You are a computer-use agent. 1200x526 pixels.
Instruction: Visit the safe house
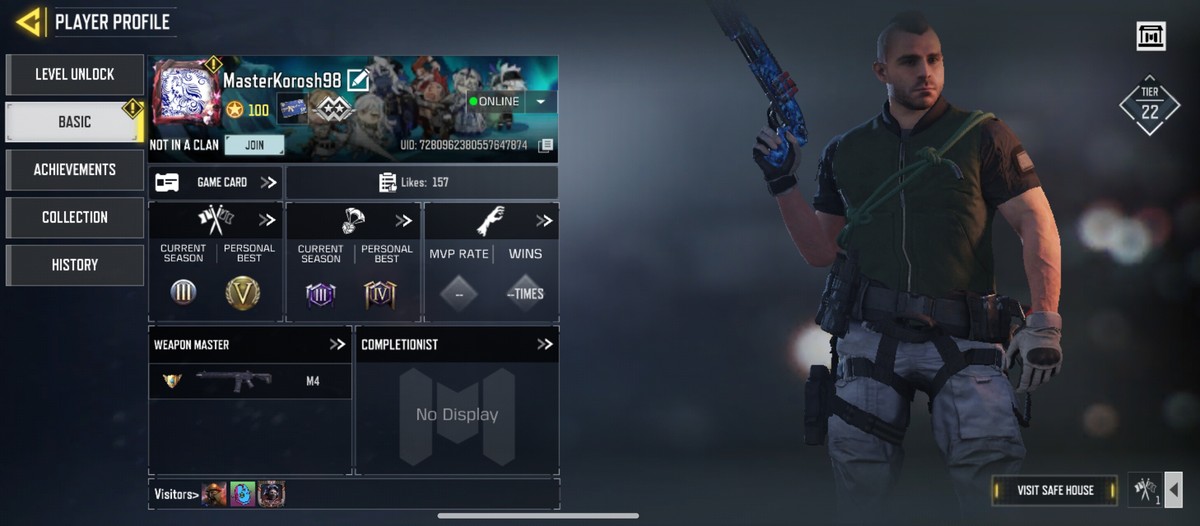click(x=1055, y=490)
